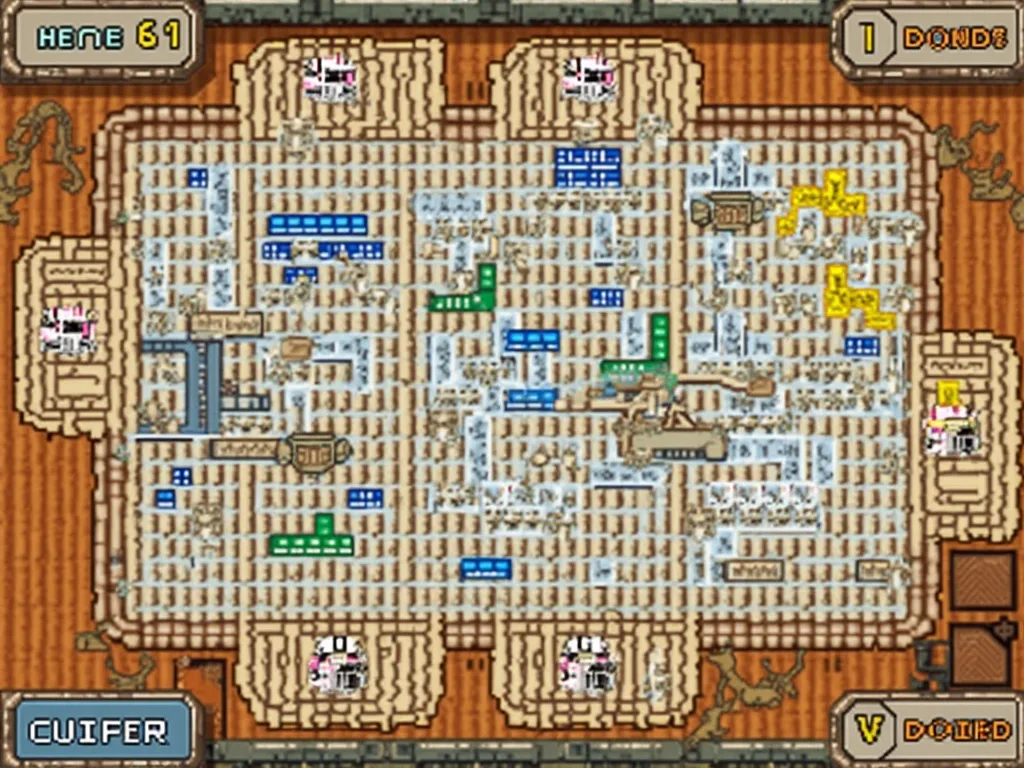
Task: Choose the plain wooden tile slot
Action: pos(982,580)
